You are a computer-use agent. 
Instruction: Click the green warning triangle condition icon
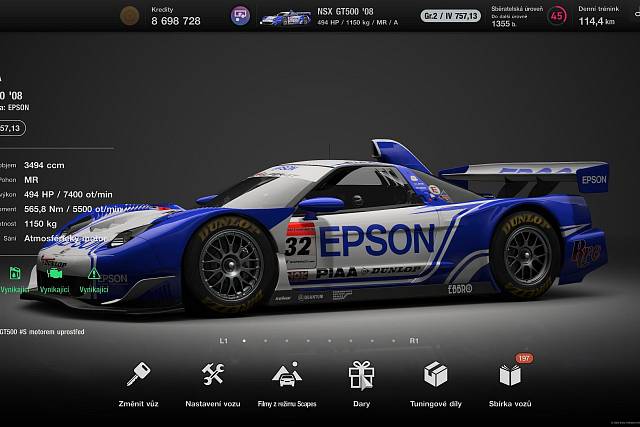[93, 272]
